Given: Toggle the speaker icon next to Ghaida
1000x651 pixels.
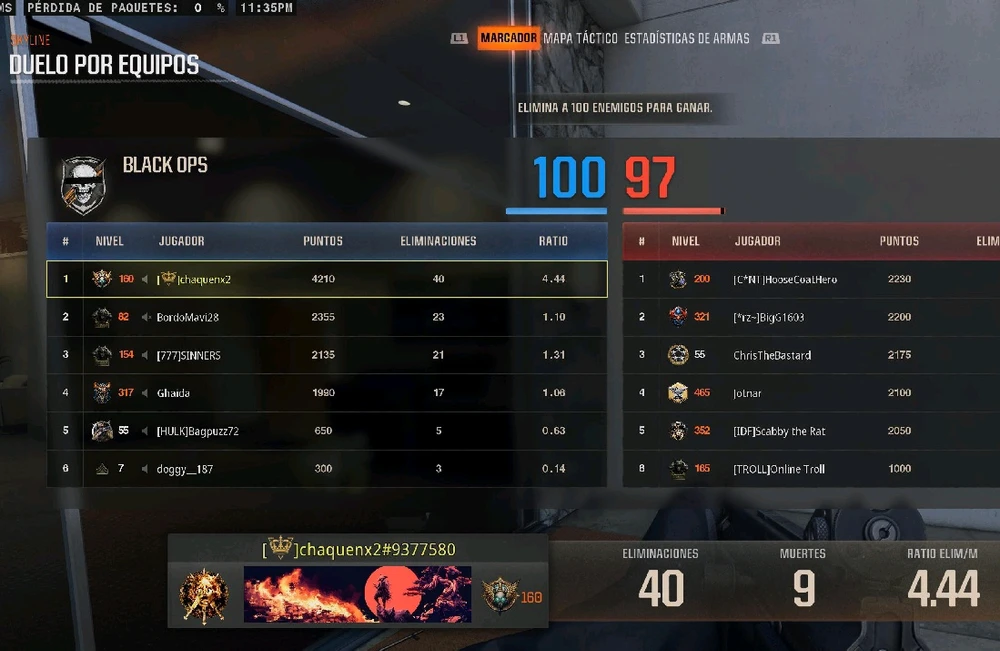Looking at the screenshot, I should point(146,393).
